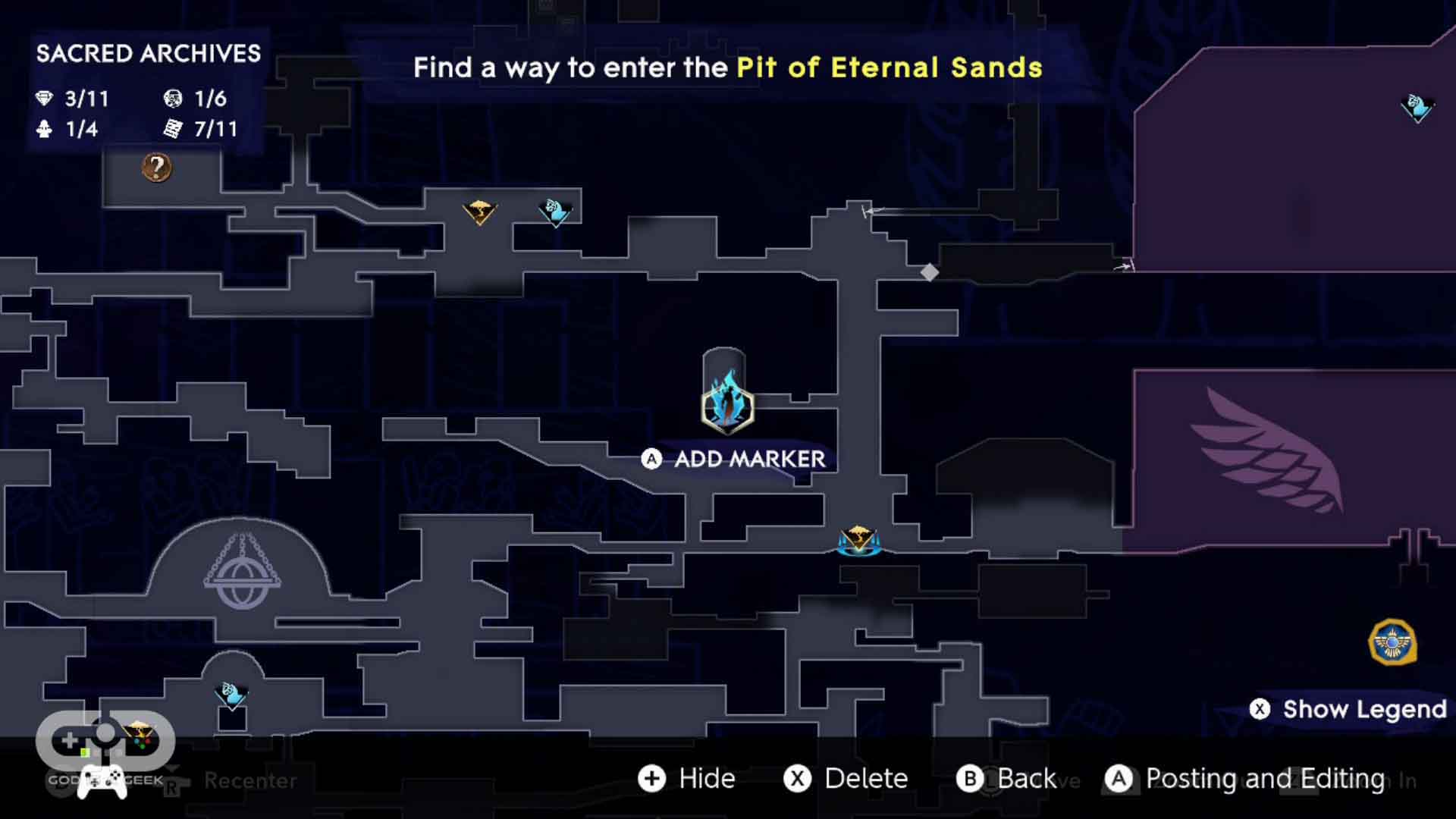Select the grey diamond map marker
1456x819 pixels.
pos(930,272)
